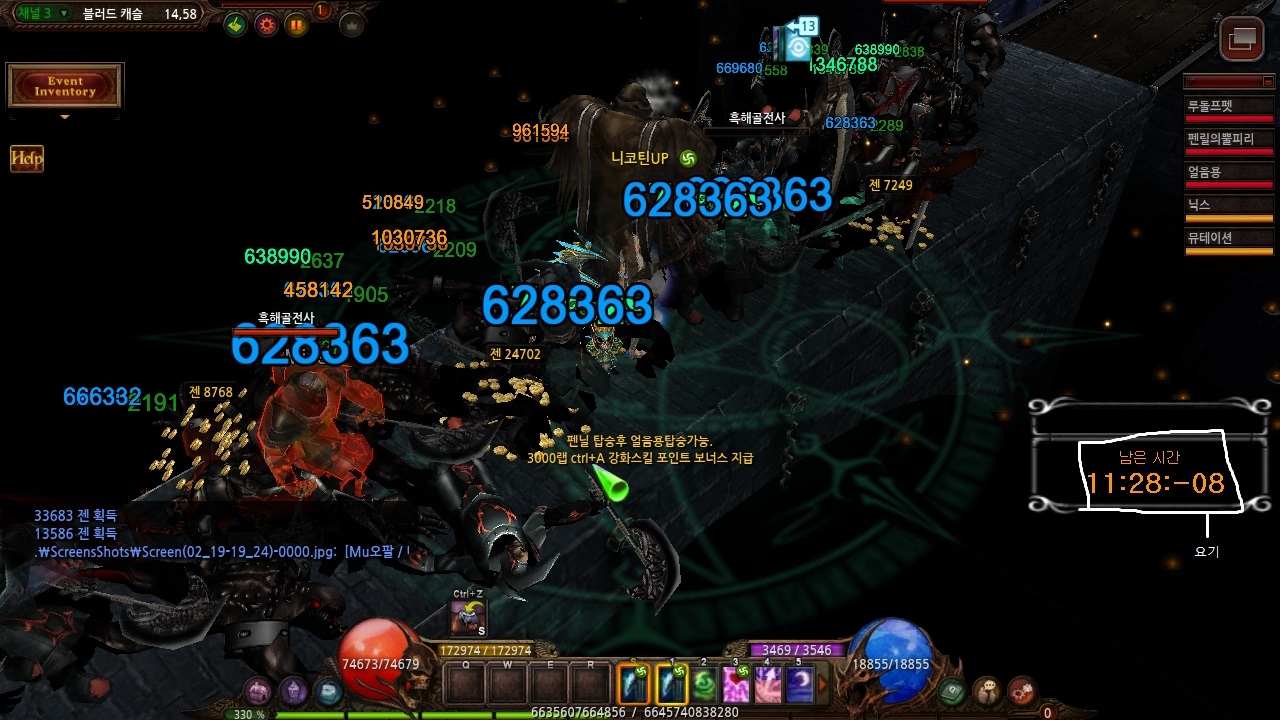Open the orange gear menu beside mana orb
The height and width of the screenshot is (720, 1280).
[1021, 690]
